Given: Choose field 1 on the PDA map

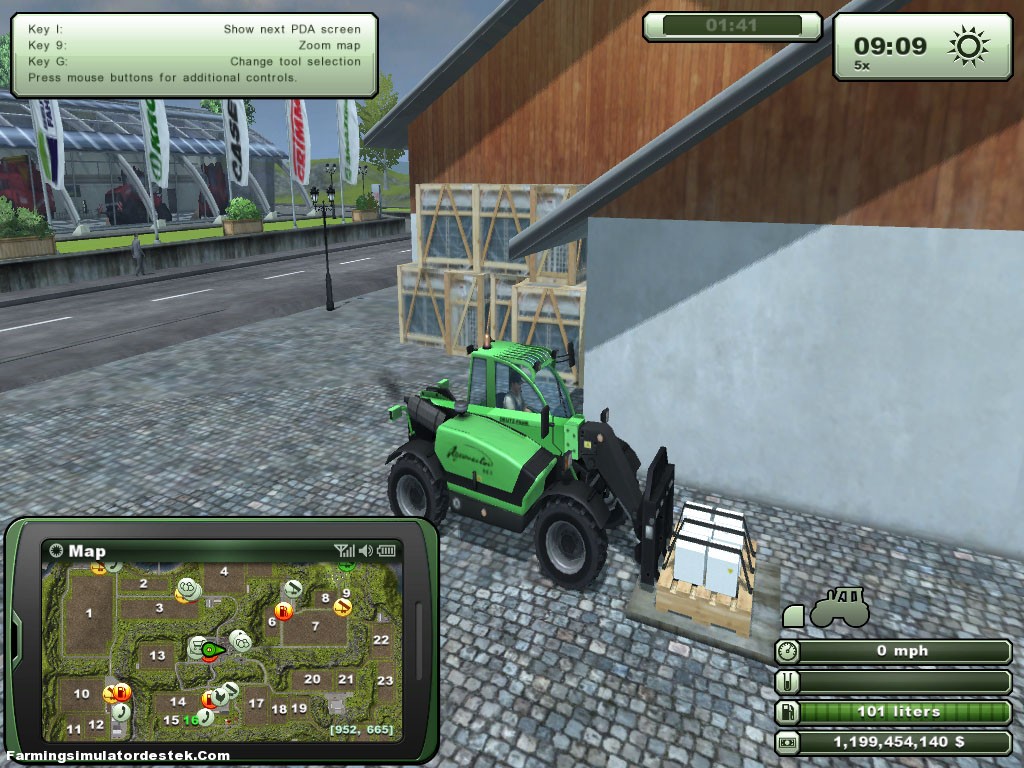Looking at the screenshot, I should 89,613.
